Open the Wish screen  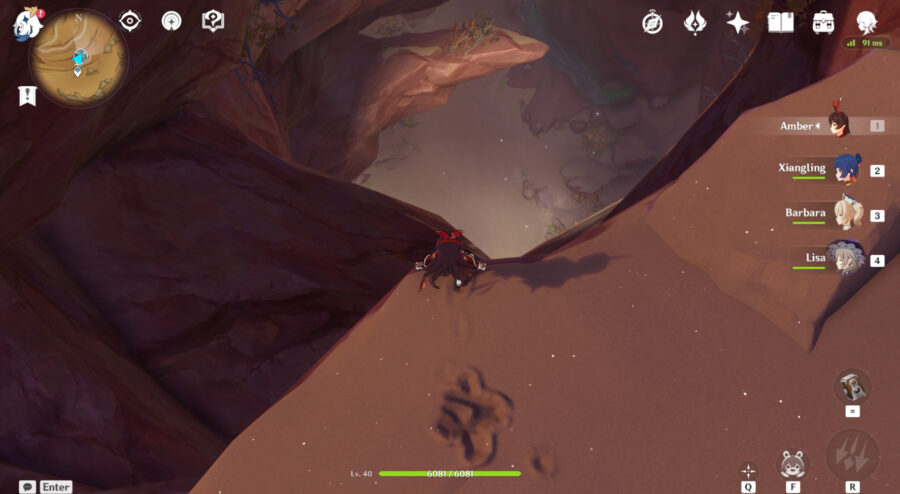(x=695, y=22)
